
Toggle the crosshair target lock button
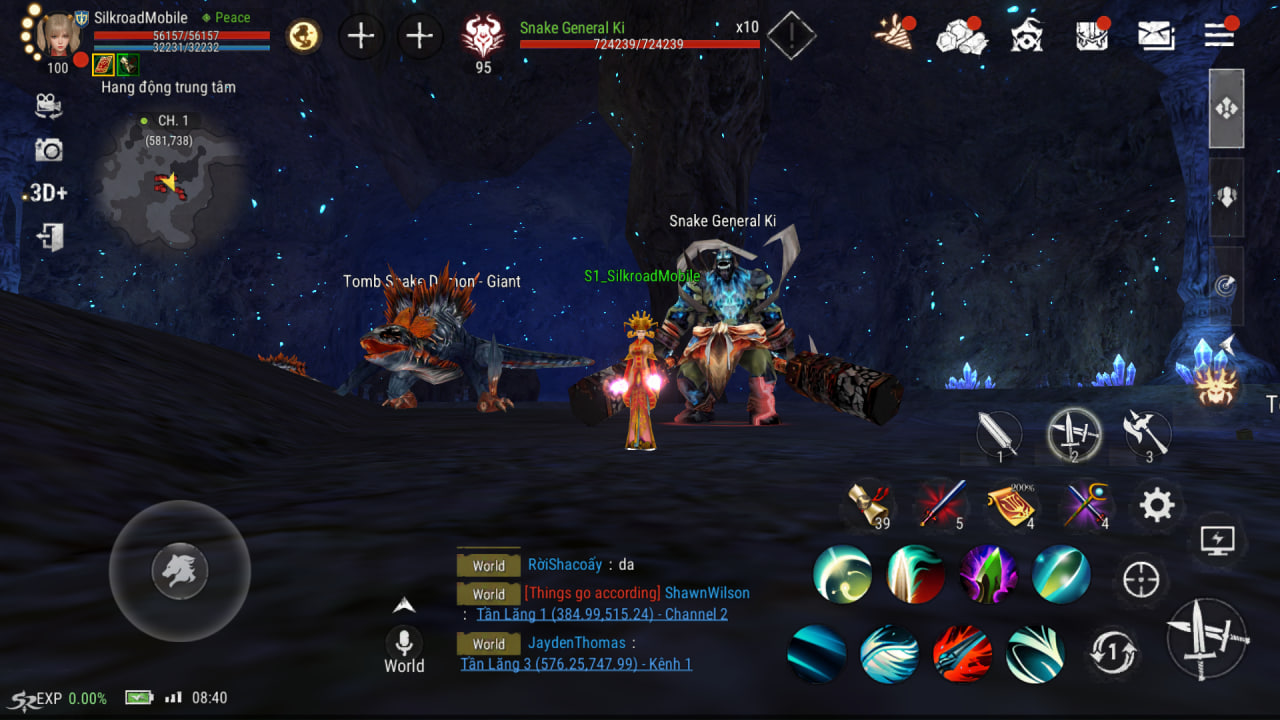coord(1141,580)
